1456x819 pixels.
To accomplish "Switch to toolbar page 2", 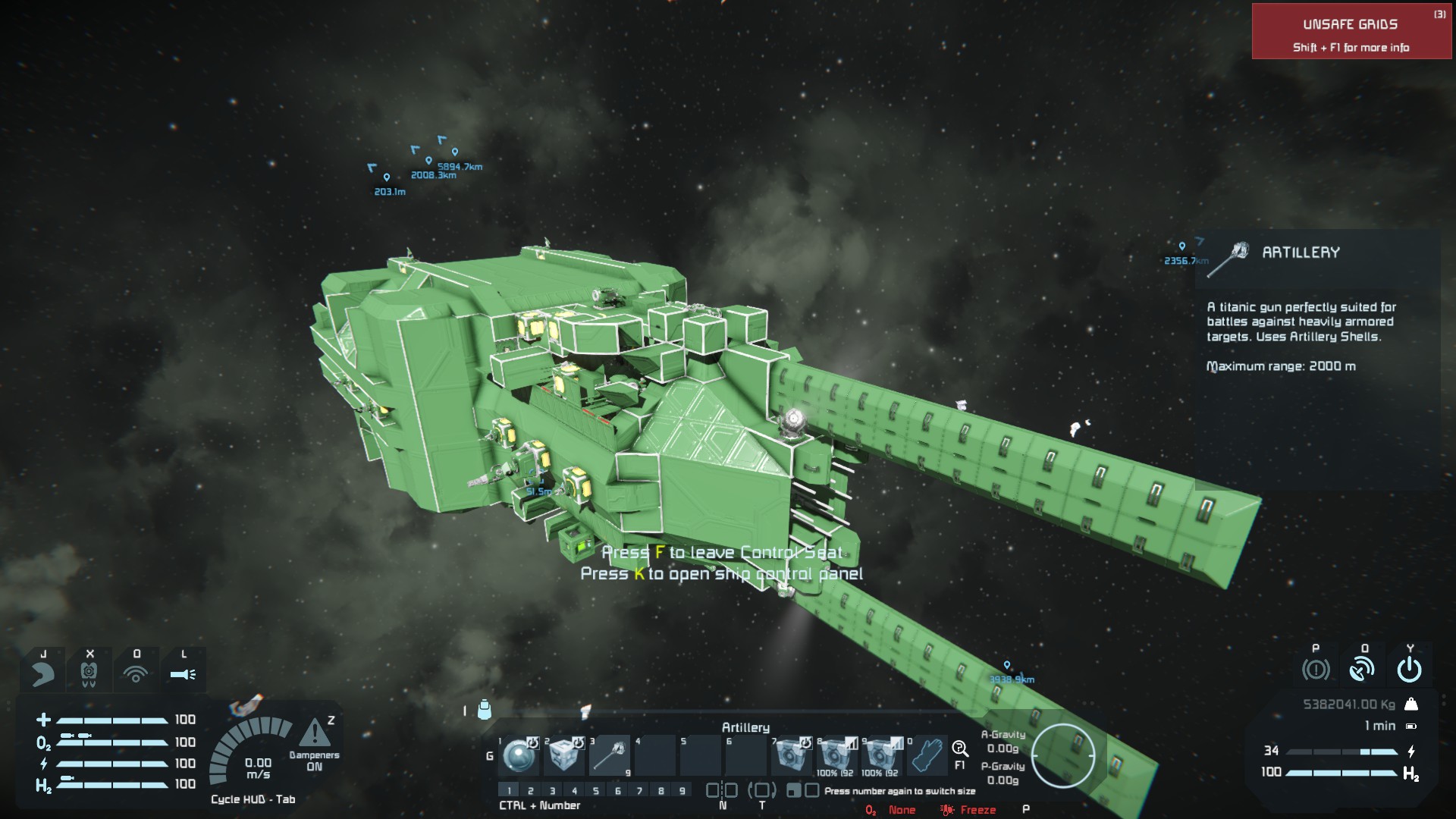I will (531, 791).
